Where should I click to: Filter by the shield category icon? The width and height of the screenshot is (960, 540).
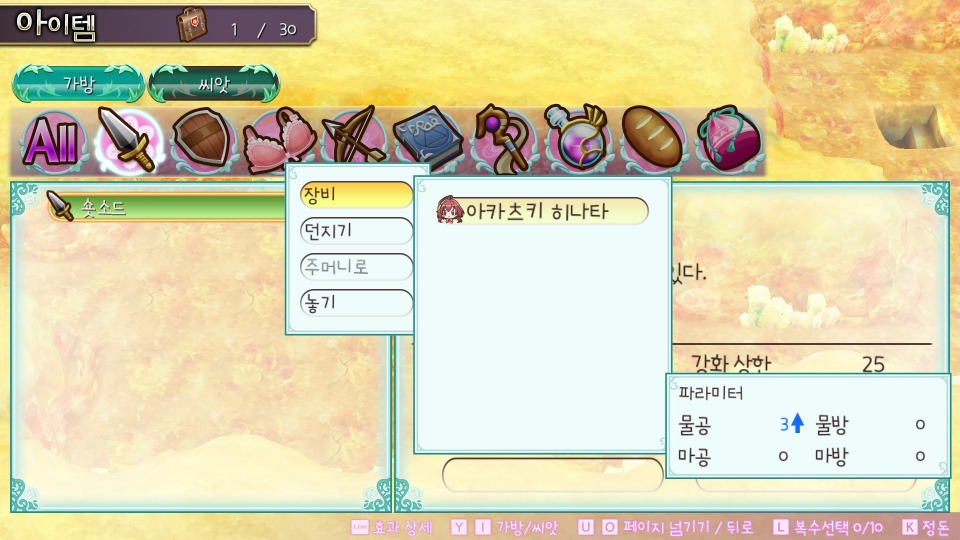click(x=203, y=142)
